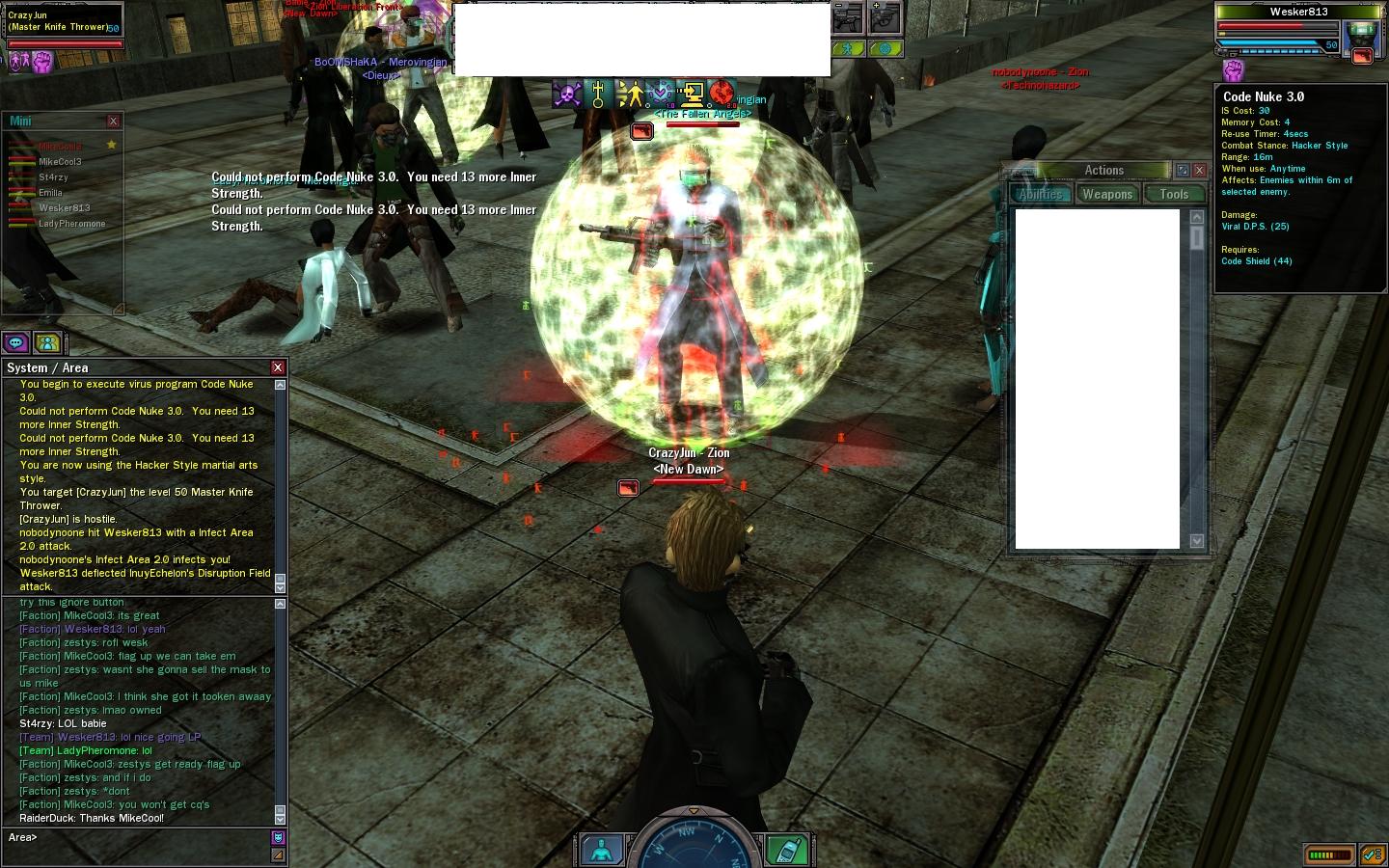The width and height of the screenshot is (1389, 868).
Task: Open the team members icon button
Action: [x=46, y=342]
